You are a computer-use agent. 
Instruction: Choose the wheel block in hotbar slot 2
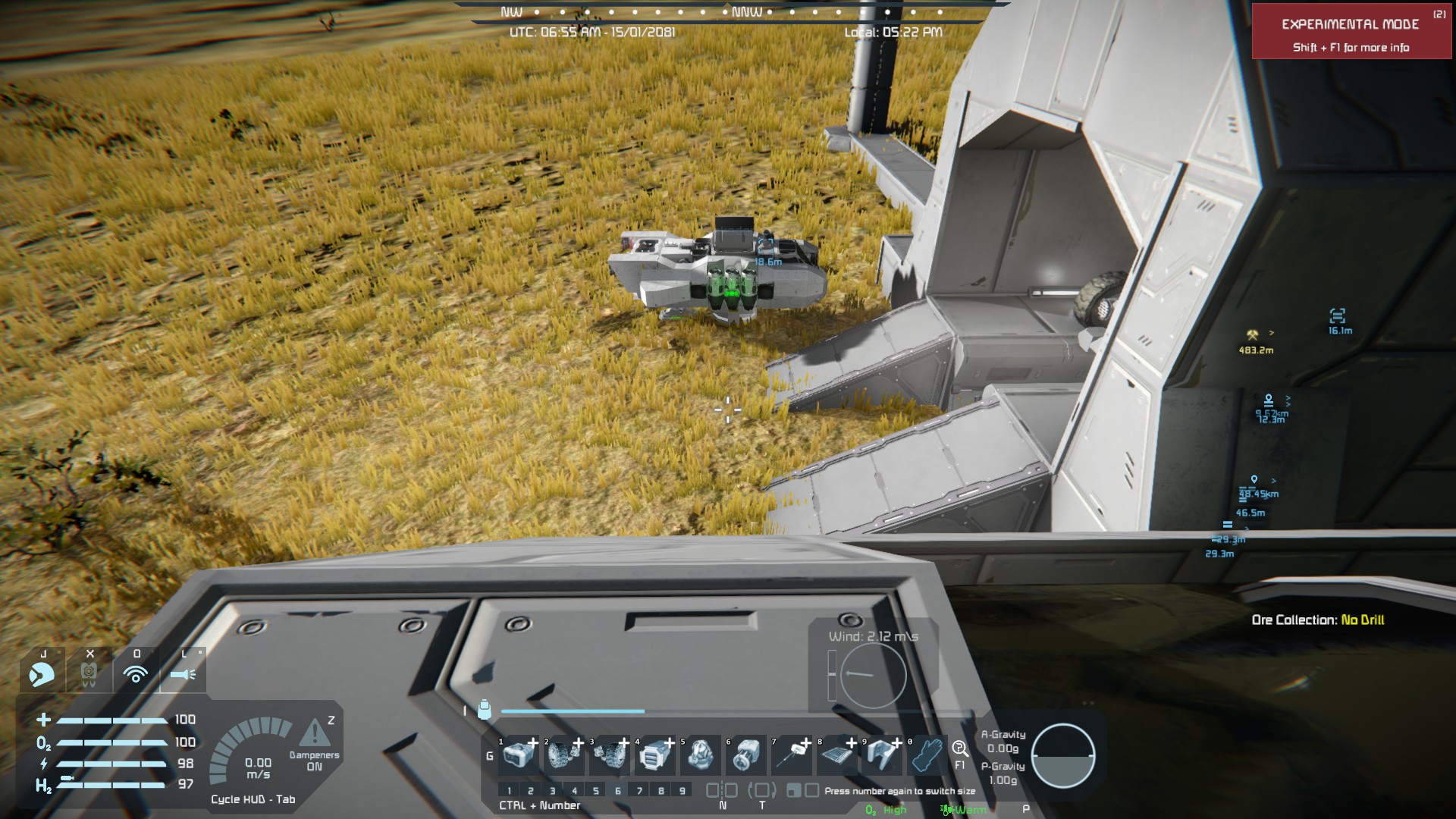click(x=564, y=755)
